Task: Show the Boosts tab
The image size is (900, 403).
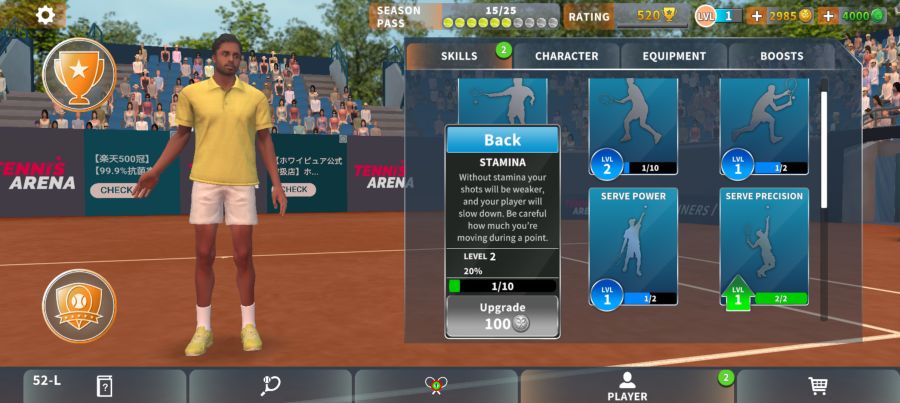Action: point(781,56)
